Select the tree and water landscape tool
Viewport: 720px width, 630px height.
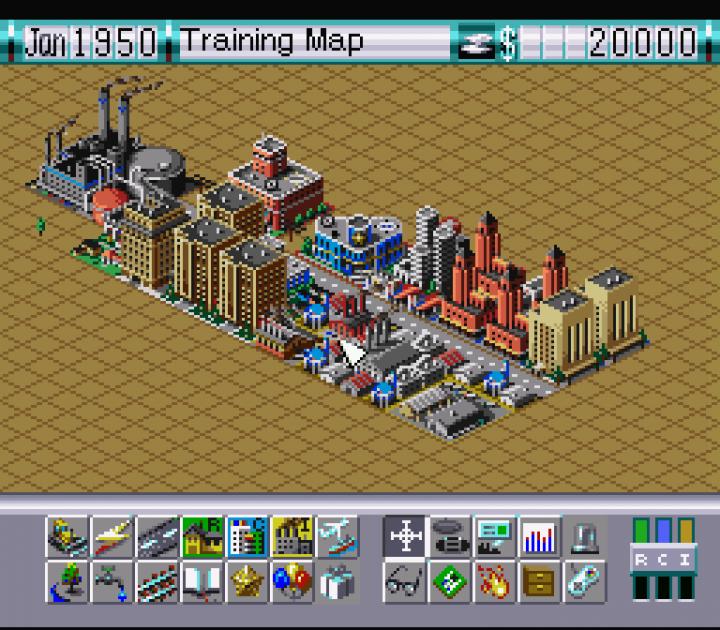click(67, 581)
